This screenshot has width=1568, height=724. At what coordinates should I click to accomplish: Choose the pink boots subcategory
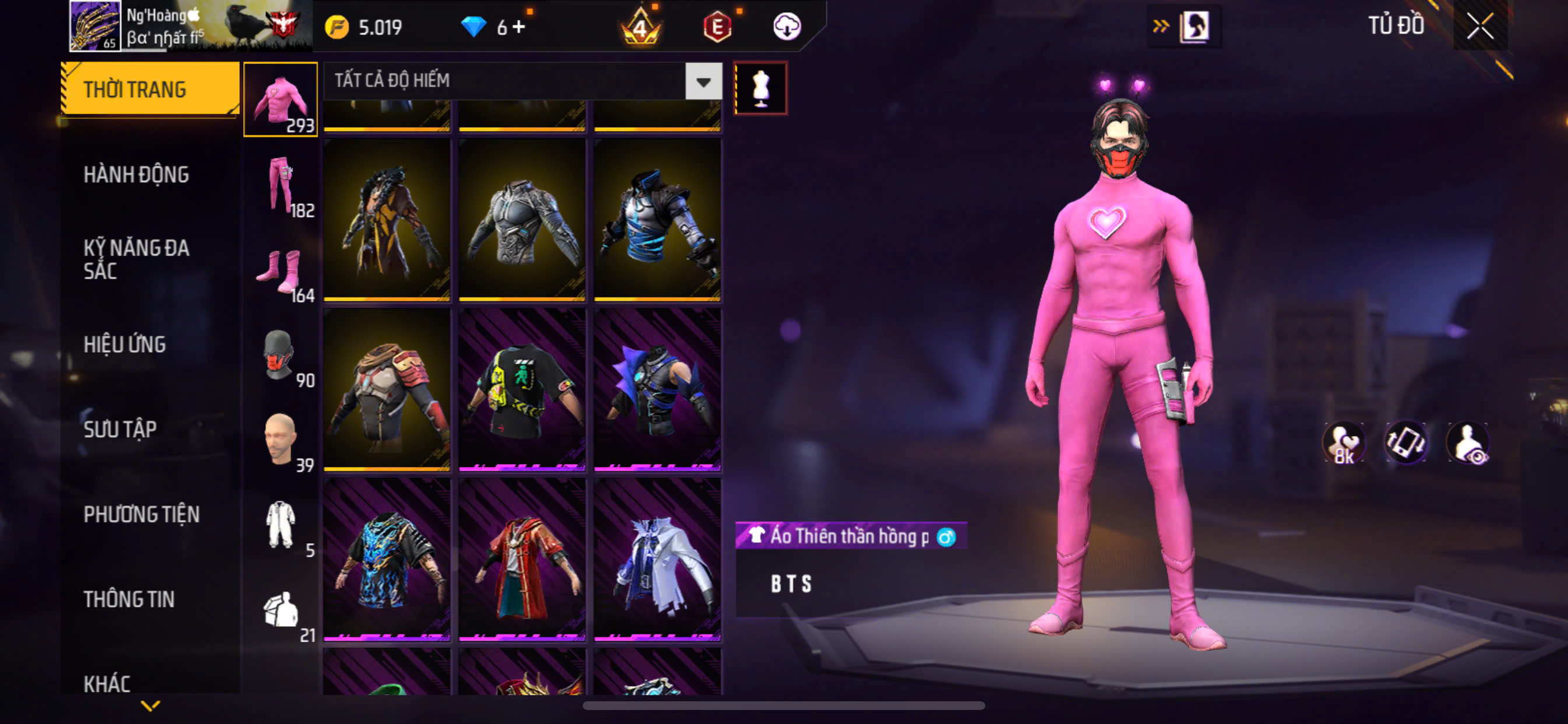[x=281, y=272]
